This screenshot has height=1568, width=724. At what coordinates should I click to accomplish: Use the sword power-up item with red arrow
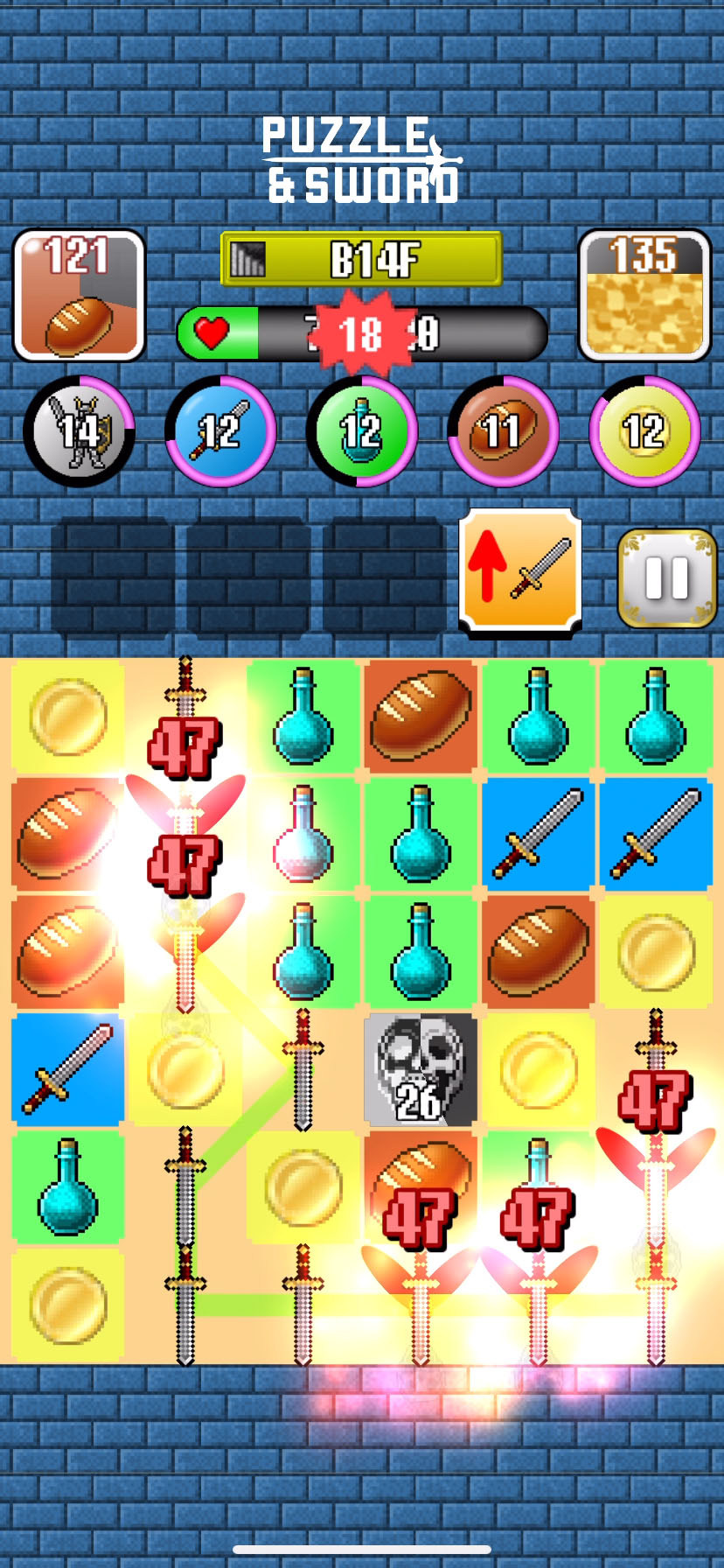point(520,570)
